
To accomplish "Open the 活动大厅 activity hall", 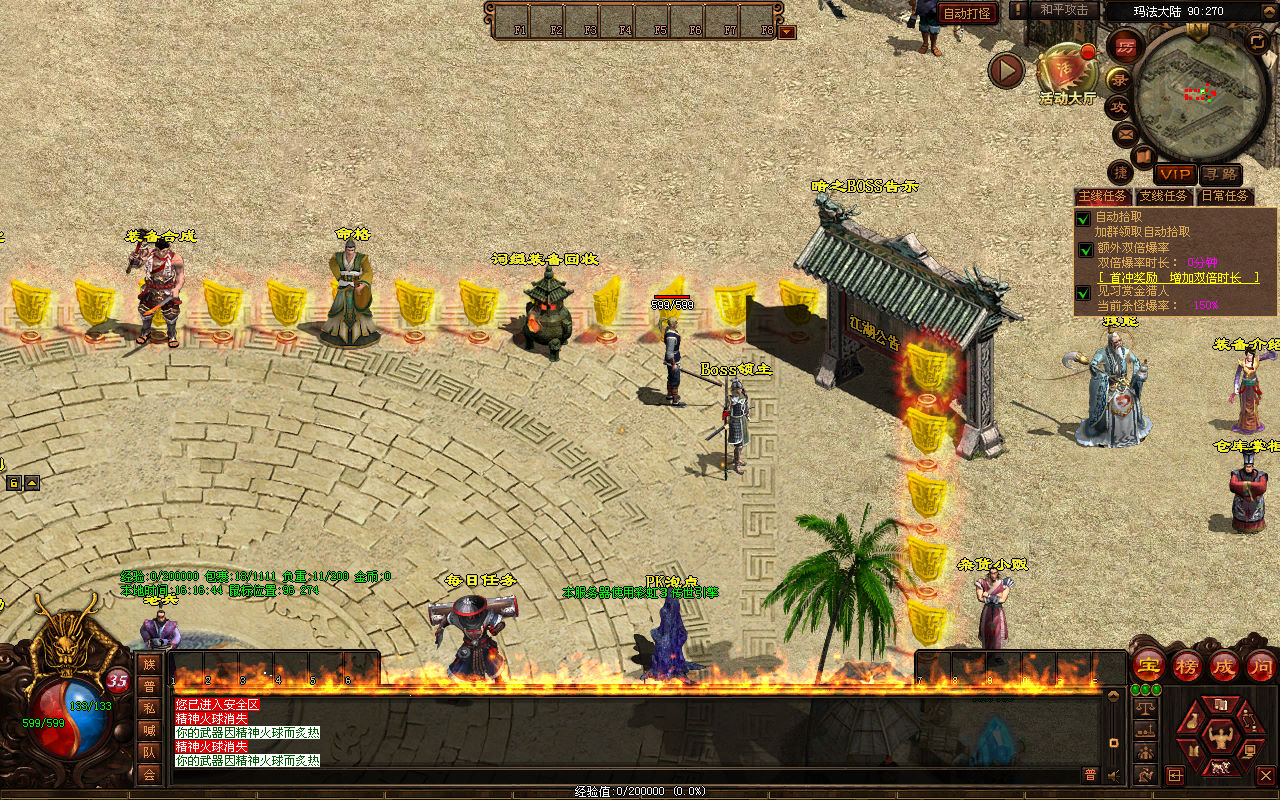I will click(1067, 70).
